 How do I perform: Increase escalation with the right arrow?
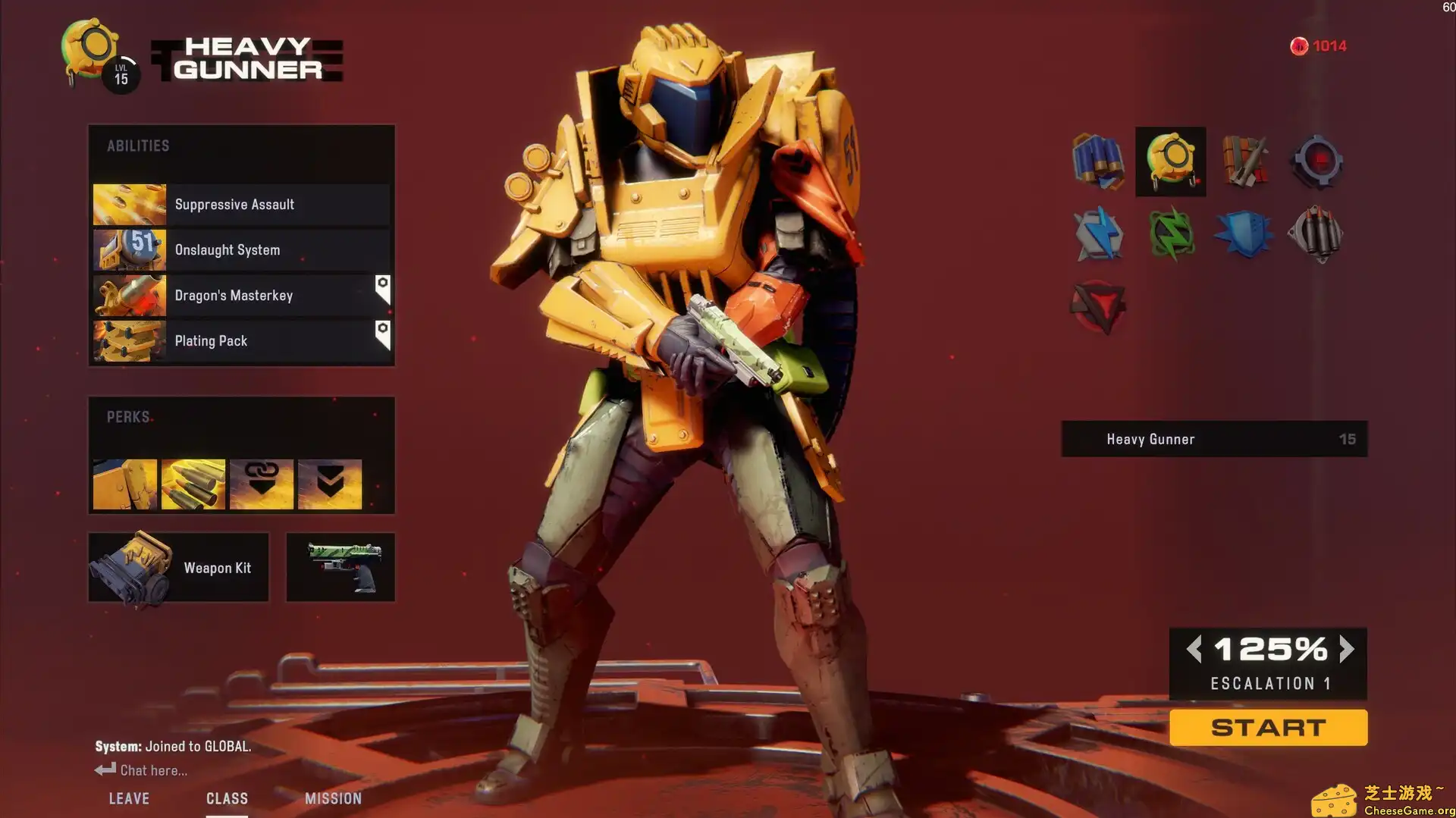1347,649
